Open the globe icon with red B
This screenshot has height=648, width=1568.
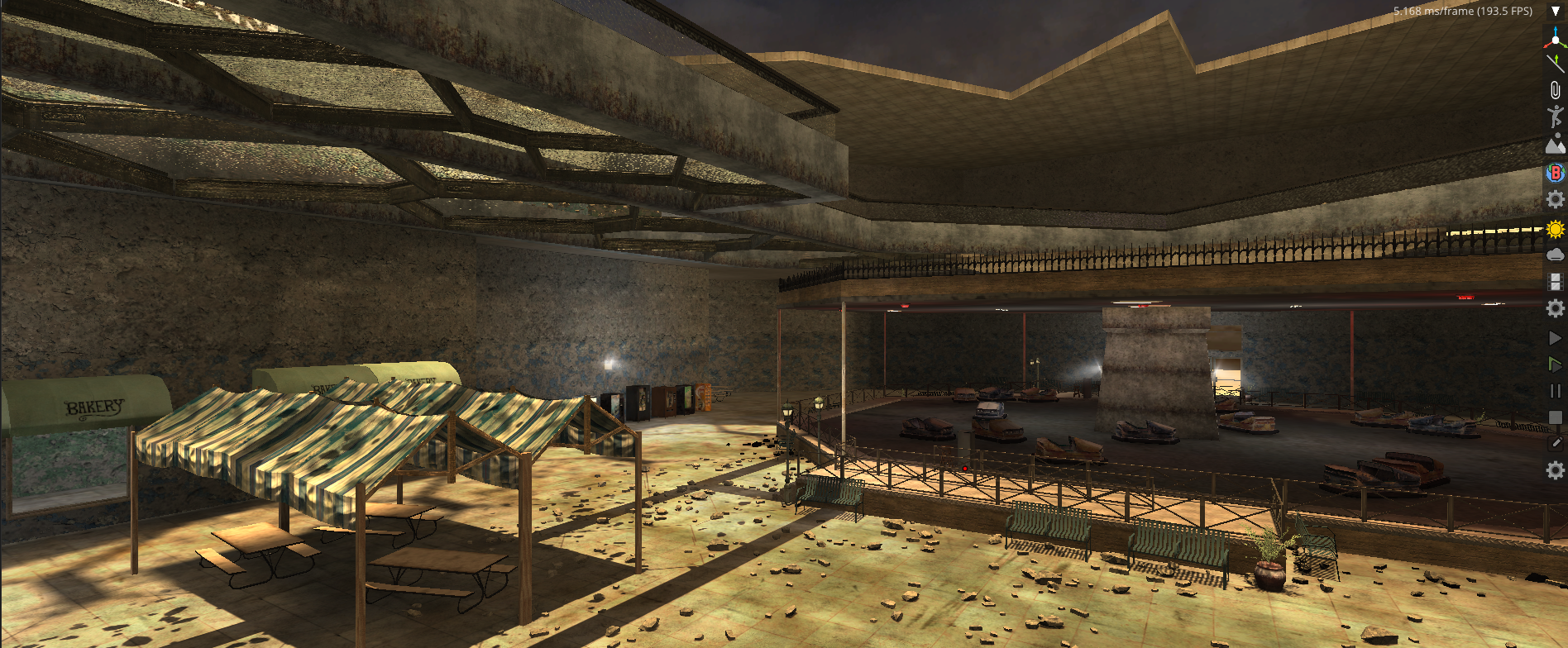click(1555, 172)
